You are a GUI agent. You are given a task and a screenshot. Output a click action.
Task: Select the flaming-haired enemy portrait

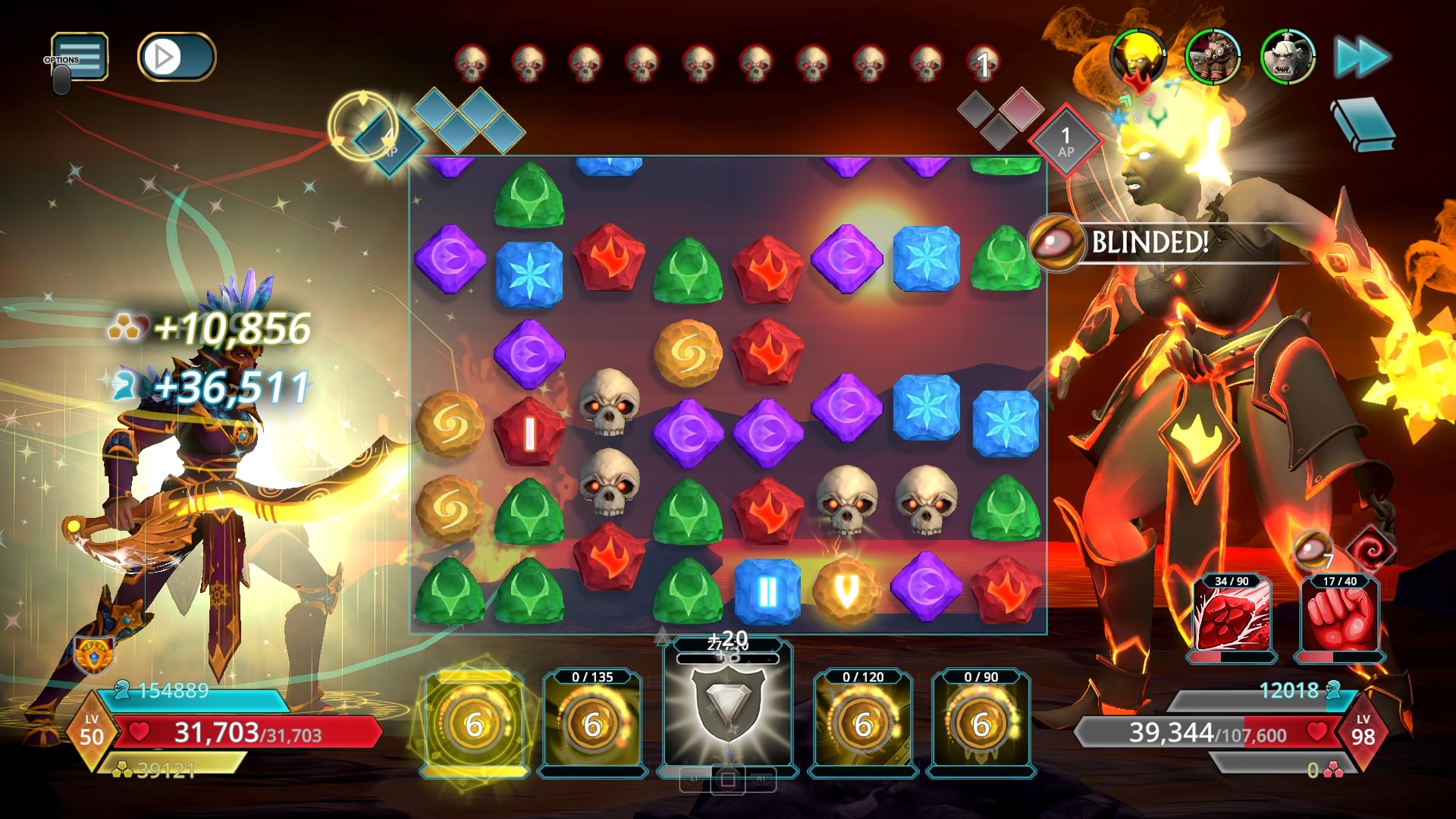(x=1137, y=56)
